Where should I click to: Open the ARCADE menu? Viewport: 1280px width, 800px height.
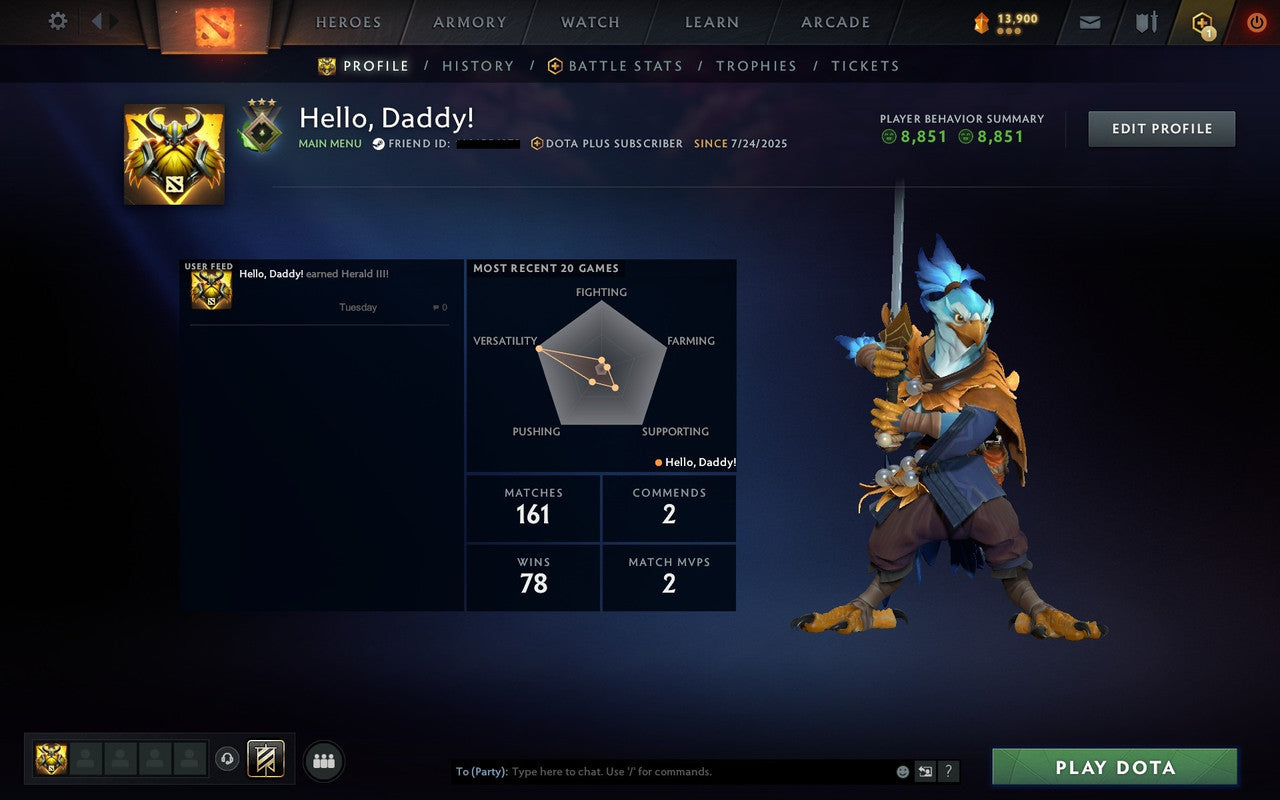click(834, 21)
